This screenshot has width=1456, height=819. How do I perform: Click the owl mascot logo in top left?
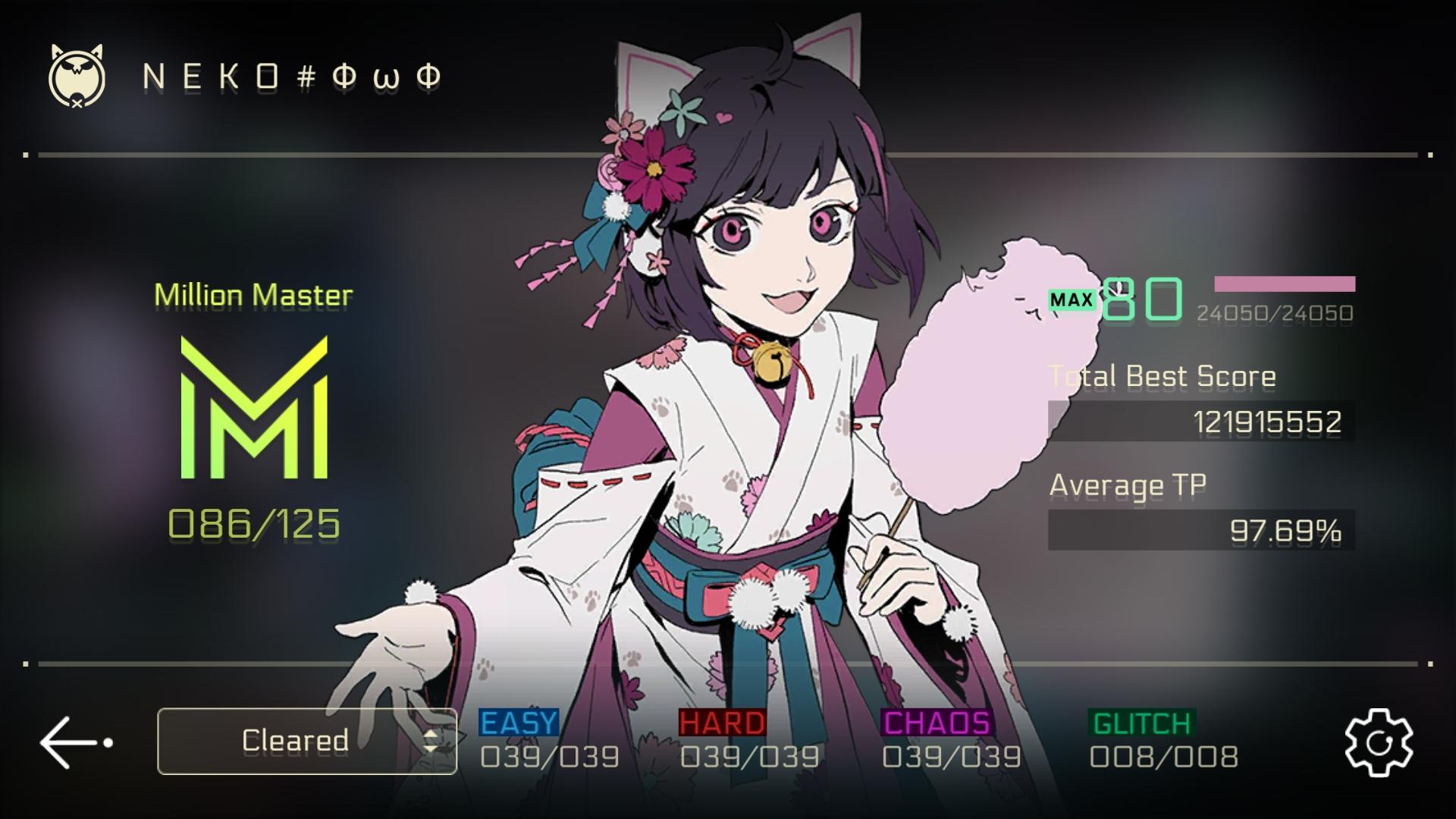click(74, 76)
